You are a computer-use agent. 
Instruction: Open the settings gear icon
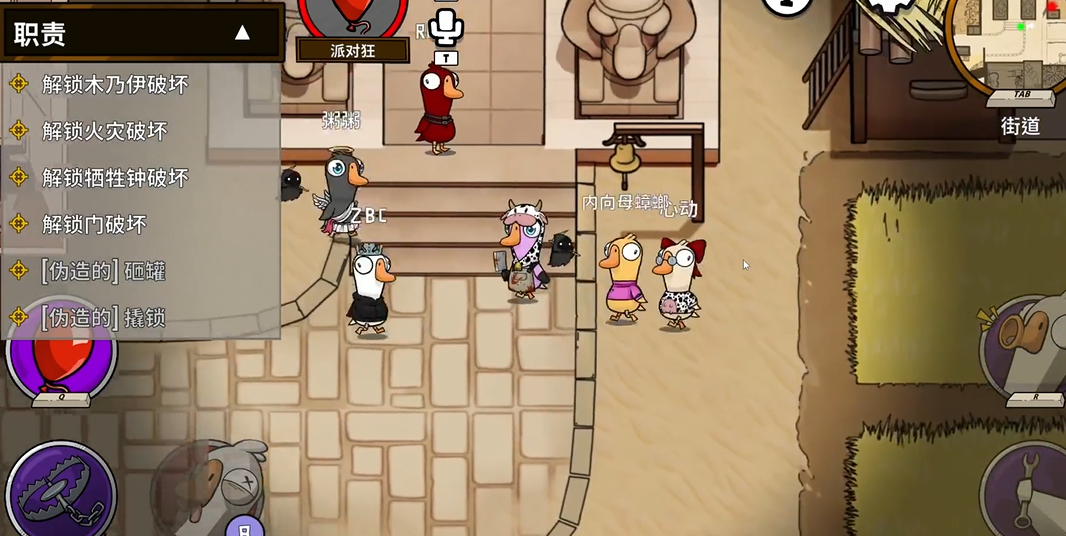(x=889, y=5)
